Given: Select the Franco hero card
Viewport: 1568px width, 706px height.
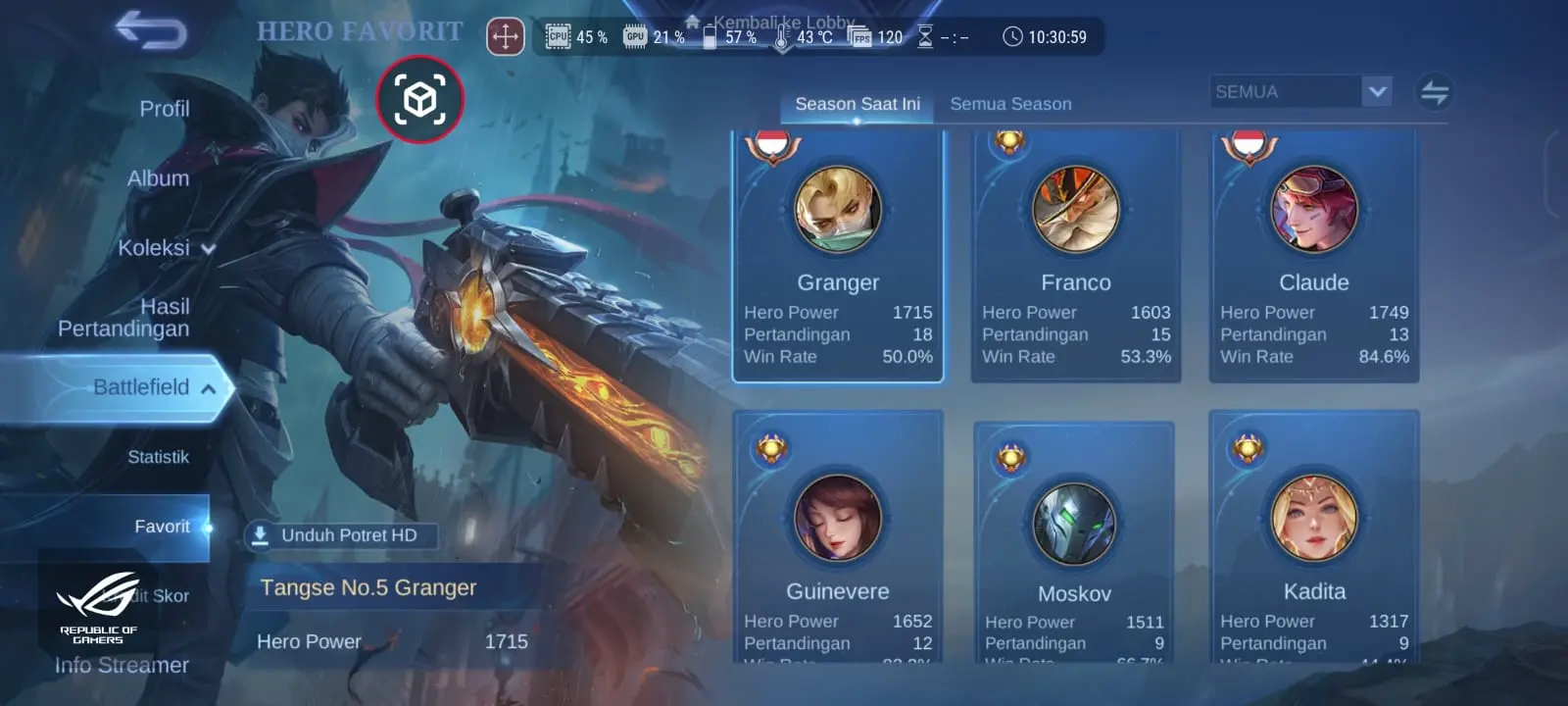Looking at the screenshot, I should point(1076,255).
